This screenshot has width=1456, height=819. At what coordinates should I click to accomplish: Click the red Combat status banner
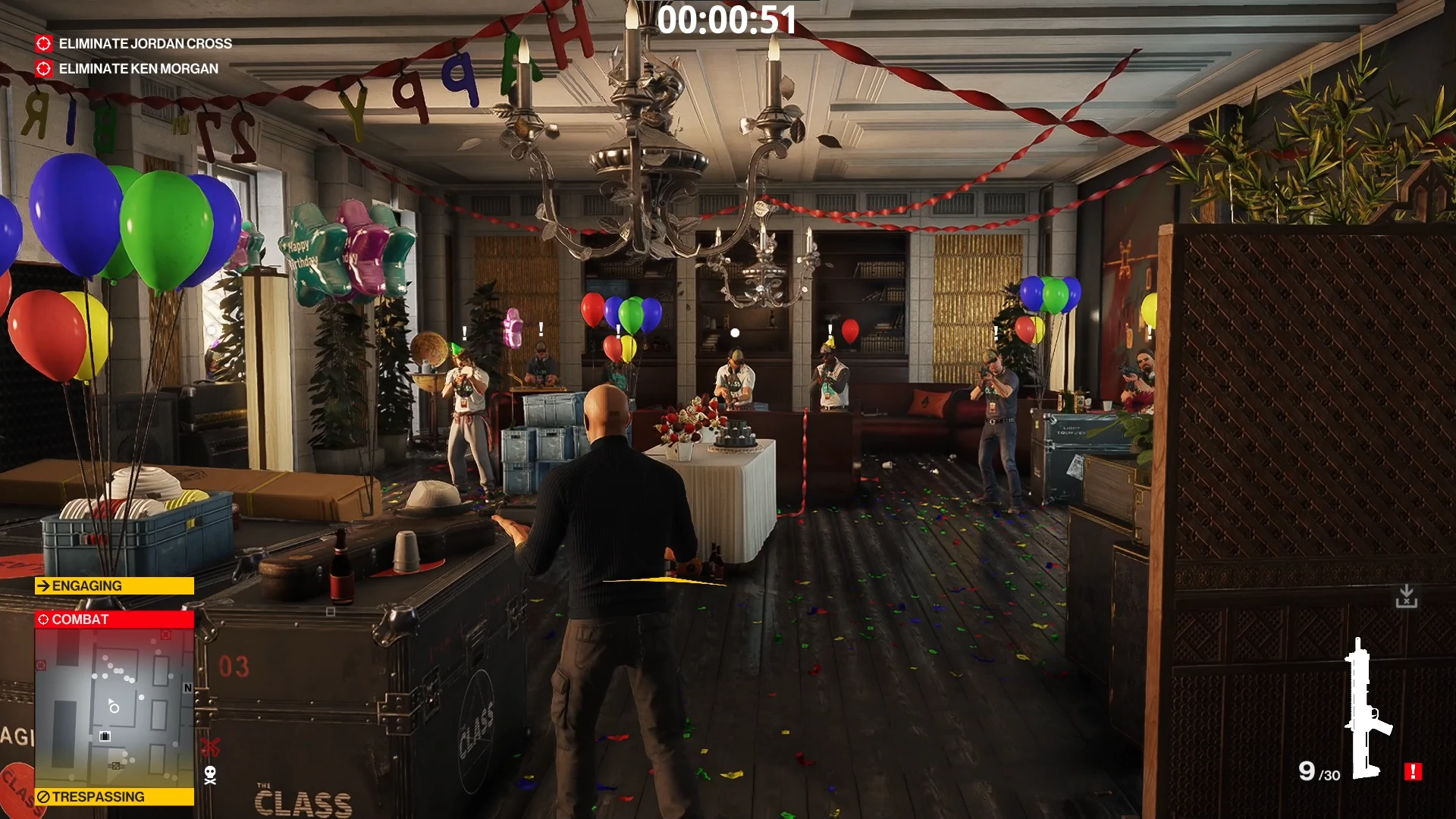(x=114, y=620)
